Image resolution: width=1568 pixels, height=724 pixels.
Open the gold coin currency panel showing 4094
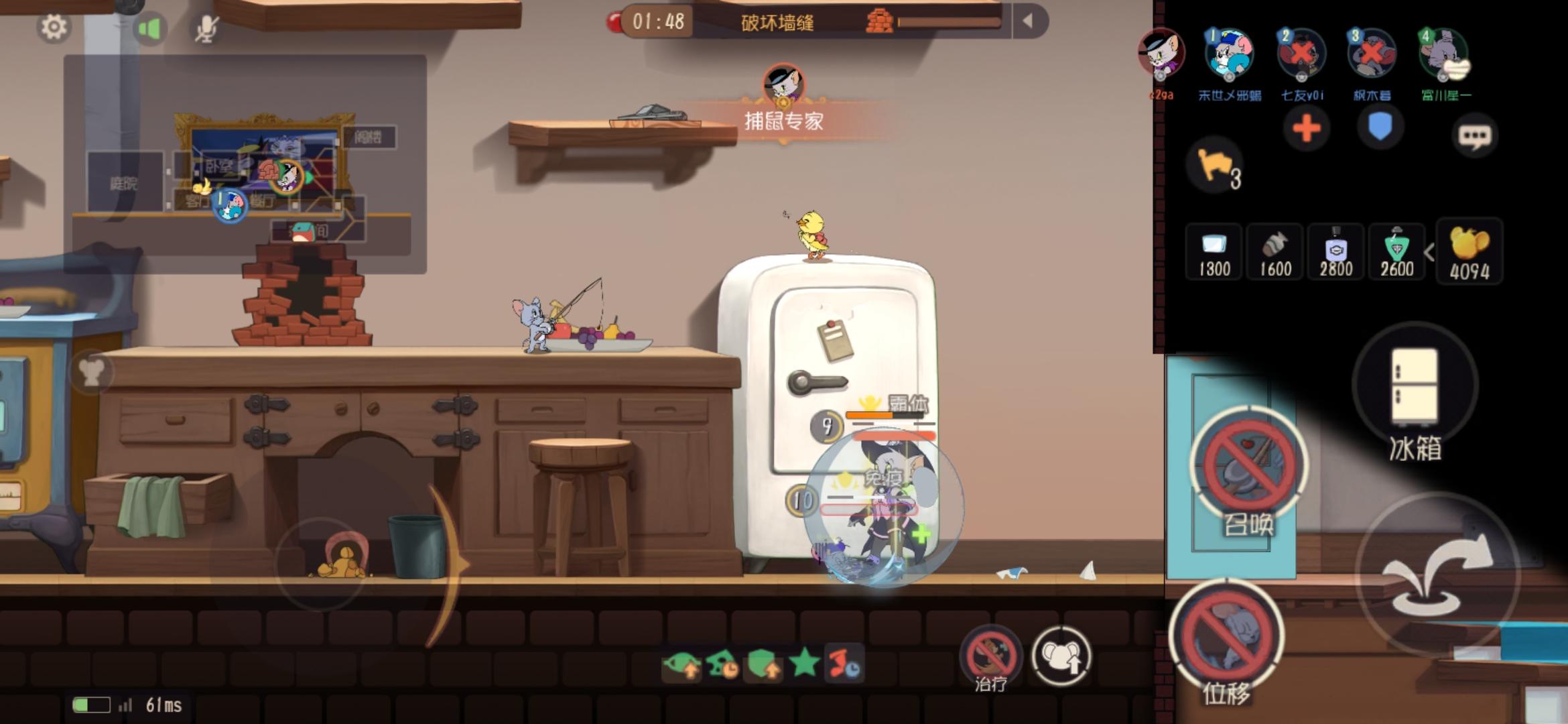[1469, 253]
